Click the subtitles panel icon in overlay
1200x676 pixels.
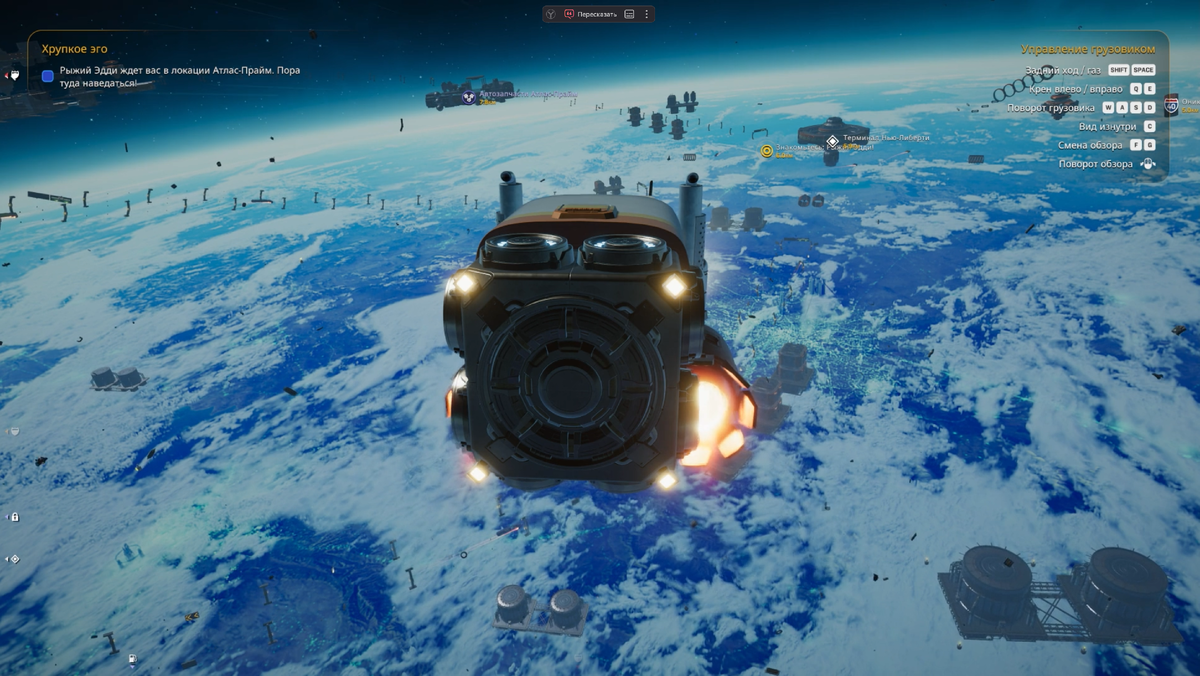(x=629, y=14)
